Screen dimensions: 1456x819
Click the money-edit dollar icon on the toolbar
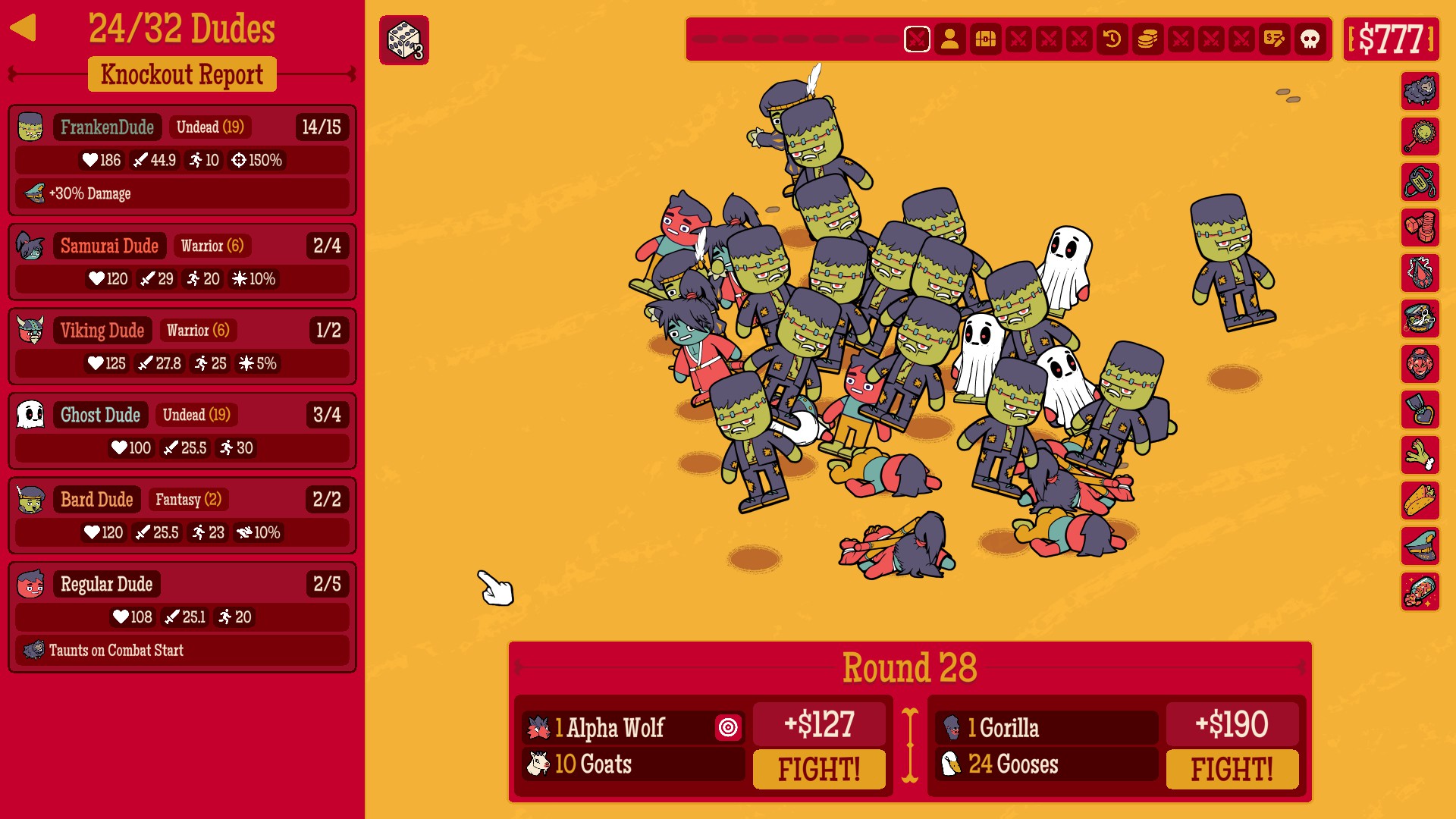coord(1275,39)
